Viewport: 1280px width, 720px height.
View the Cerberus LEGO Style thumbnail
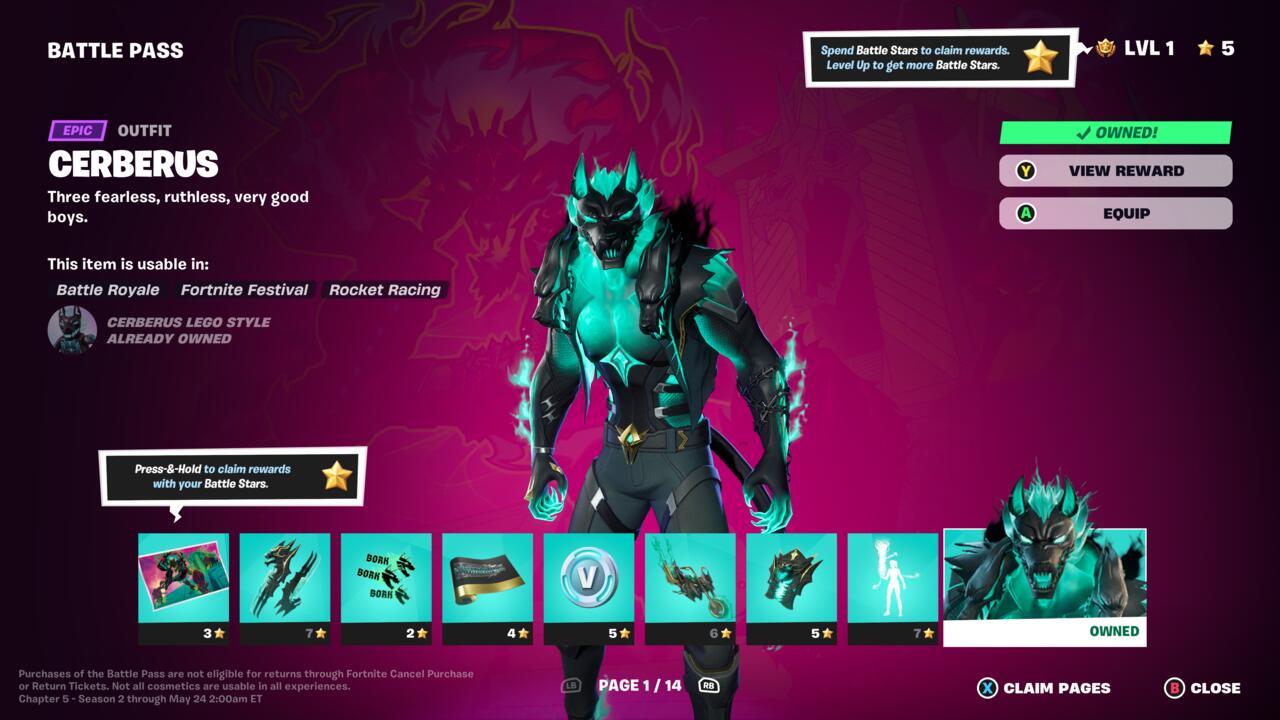(72, 330)
